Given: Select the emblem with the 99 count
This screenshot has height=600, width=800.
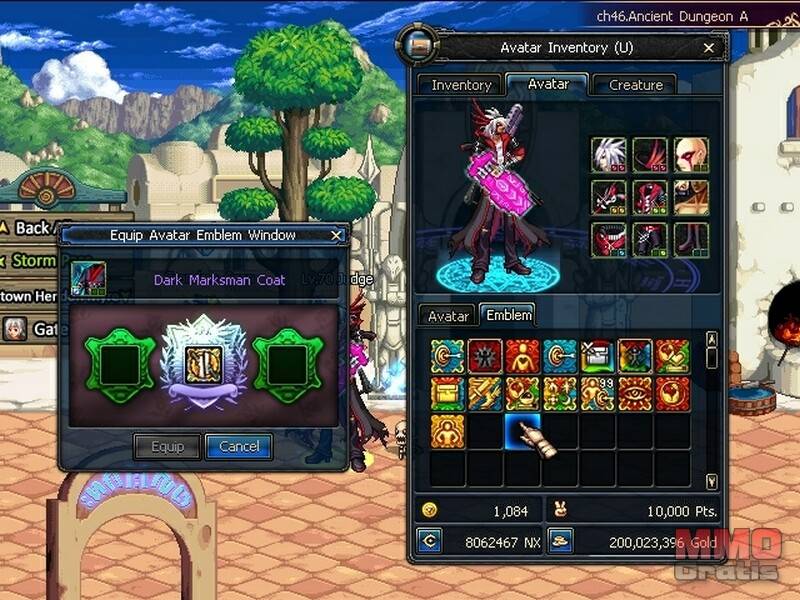Looking at the screenshot, I should [x=598, y=393].
